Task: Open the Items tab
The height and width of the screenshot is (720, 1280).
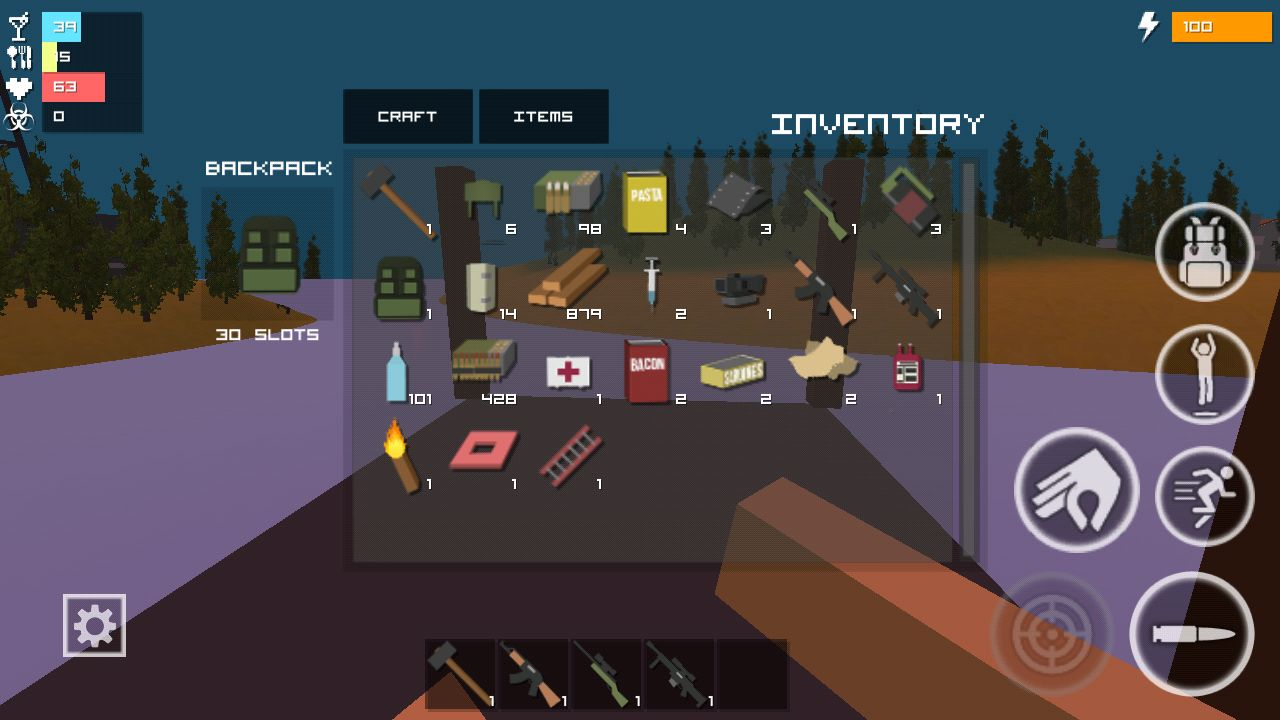Action: 543,116
